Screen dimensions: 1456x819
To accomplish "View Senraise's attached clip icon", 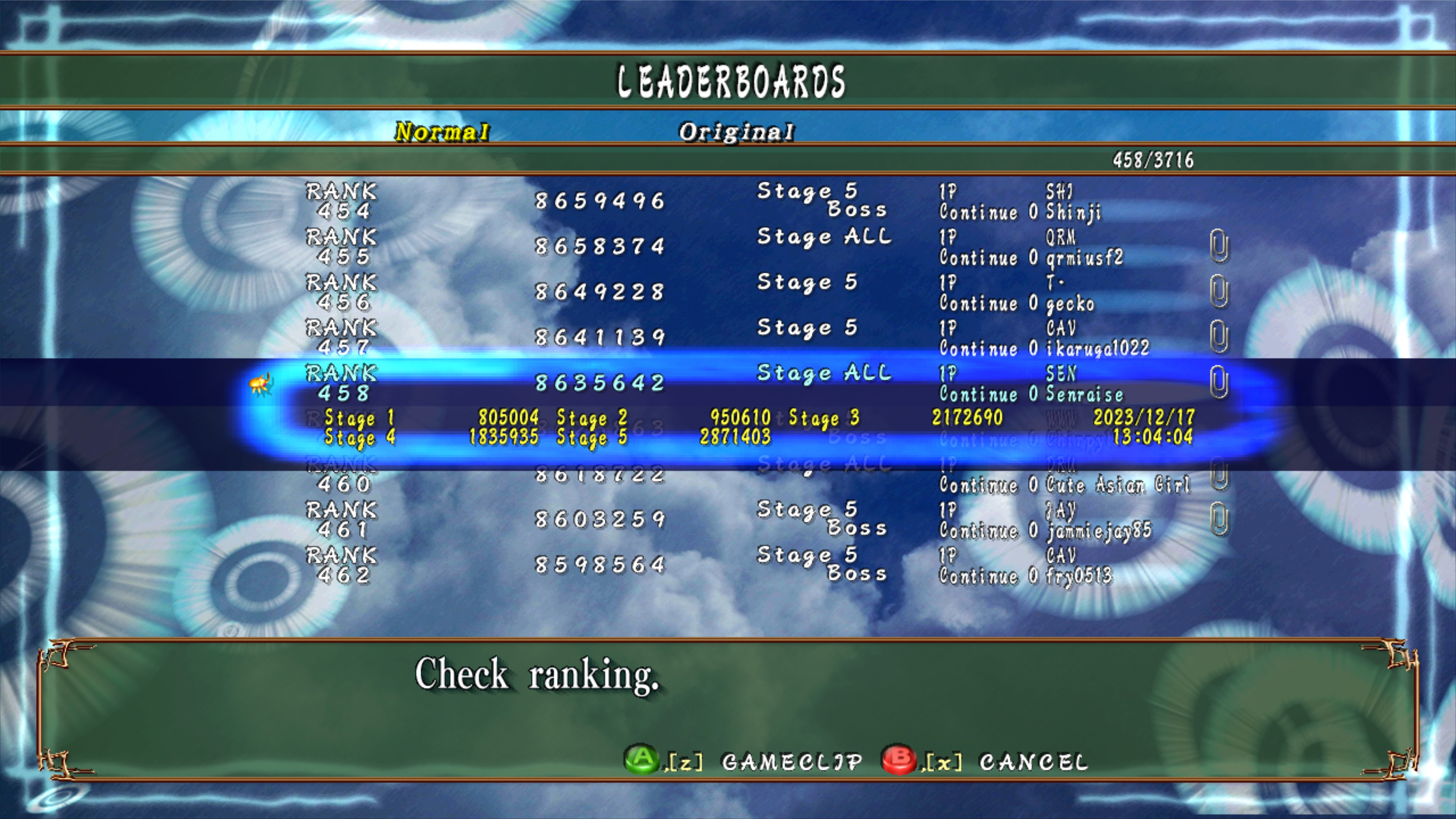I will [x=1219, y=382].
